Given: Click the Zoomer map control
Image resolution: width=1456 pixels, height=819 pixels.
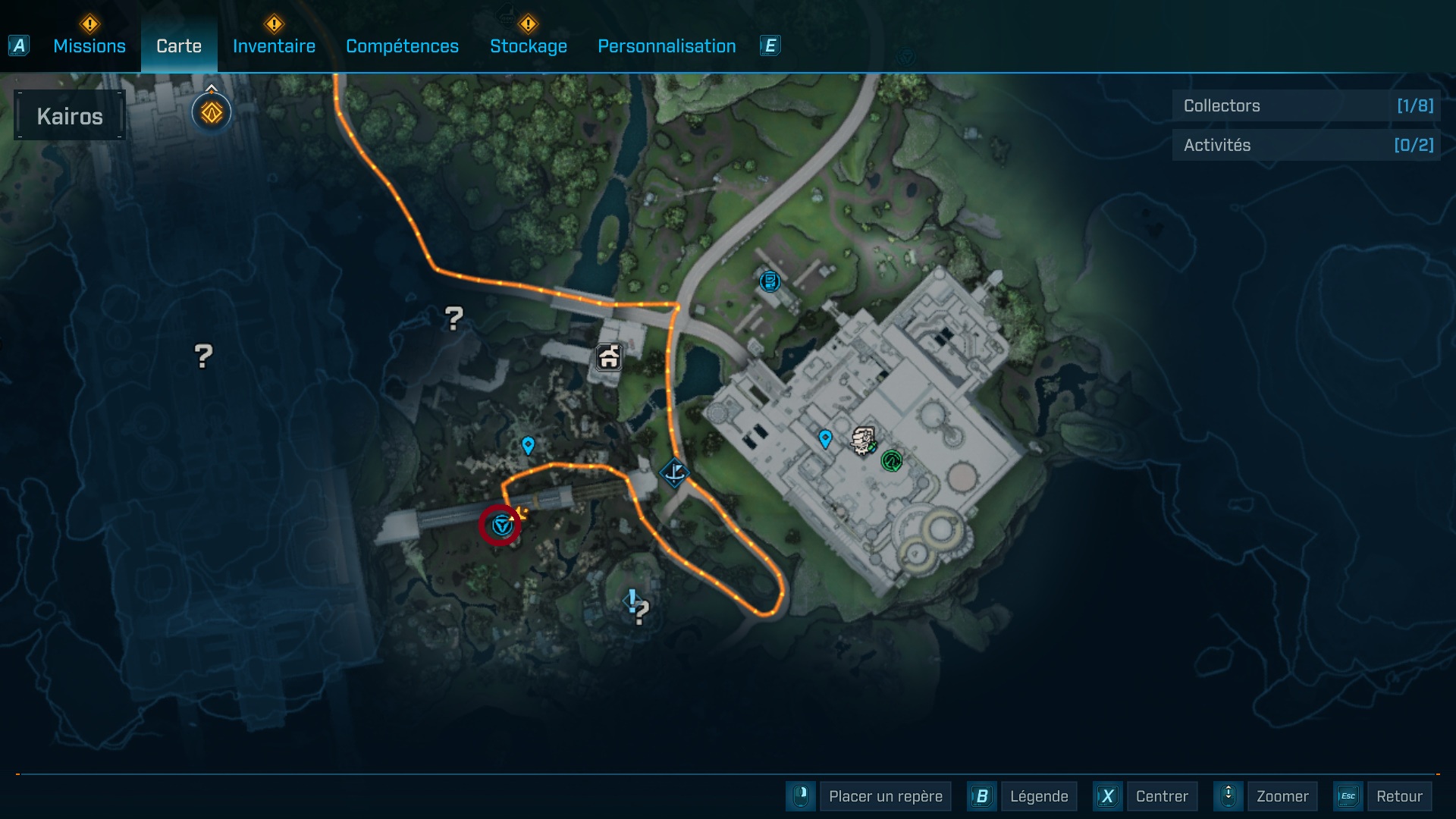Looking at the screenshot, I should click(x=1282, y=796).
